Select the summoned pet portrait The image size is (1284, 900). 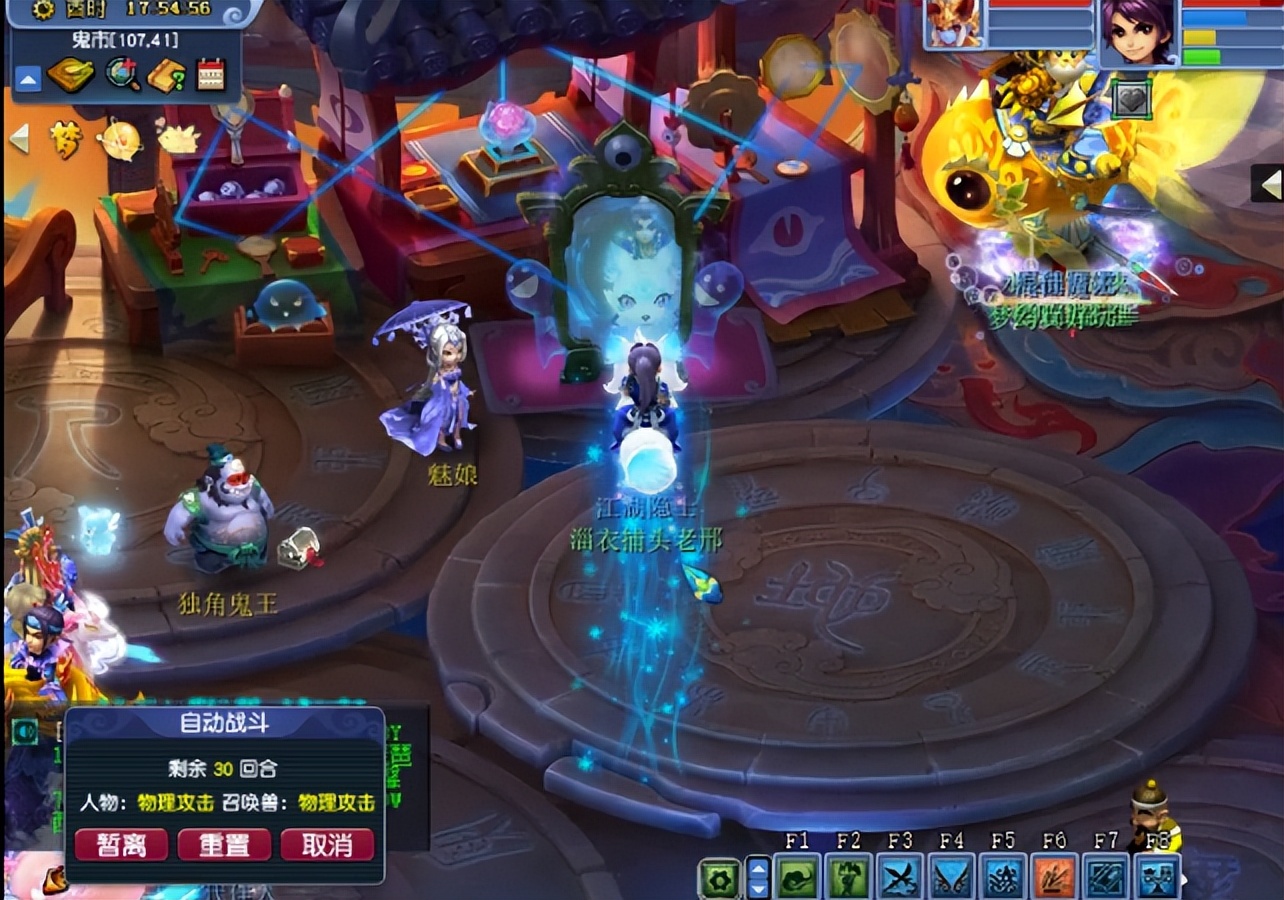tap(953, 24)
